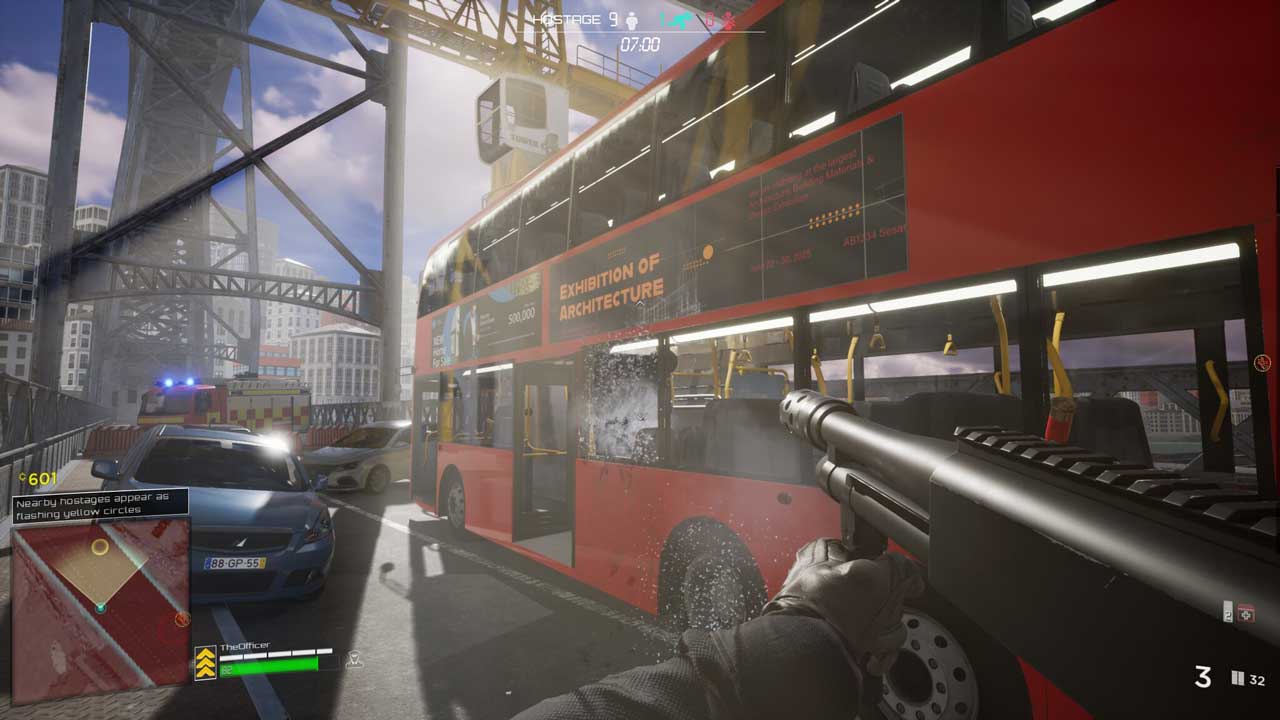Image resolution: width=1280 pixels, height=720 pixels.
Task: Click the hostage hint message box
Action: click(x=100, y=503)
